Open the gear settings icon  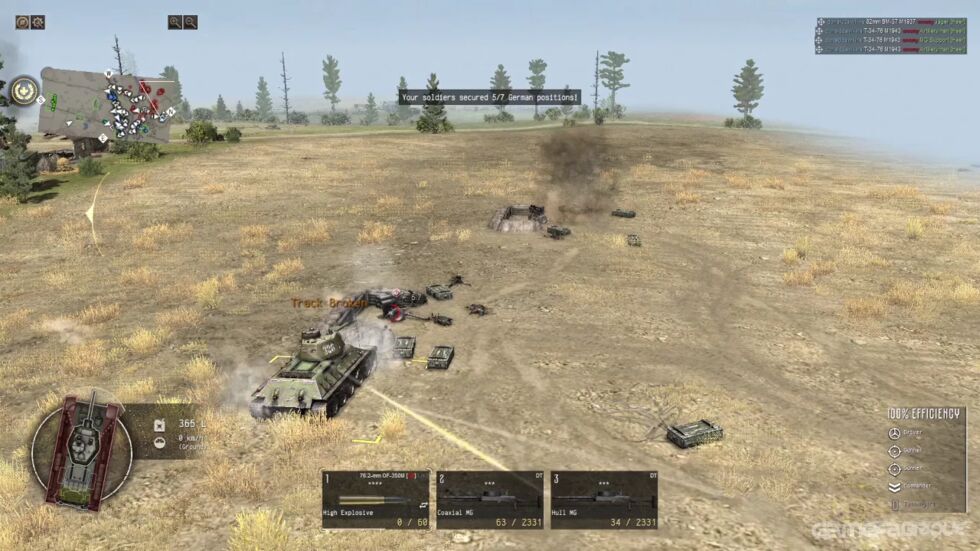click(x=37, y=22)
